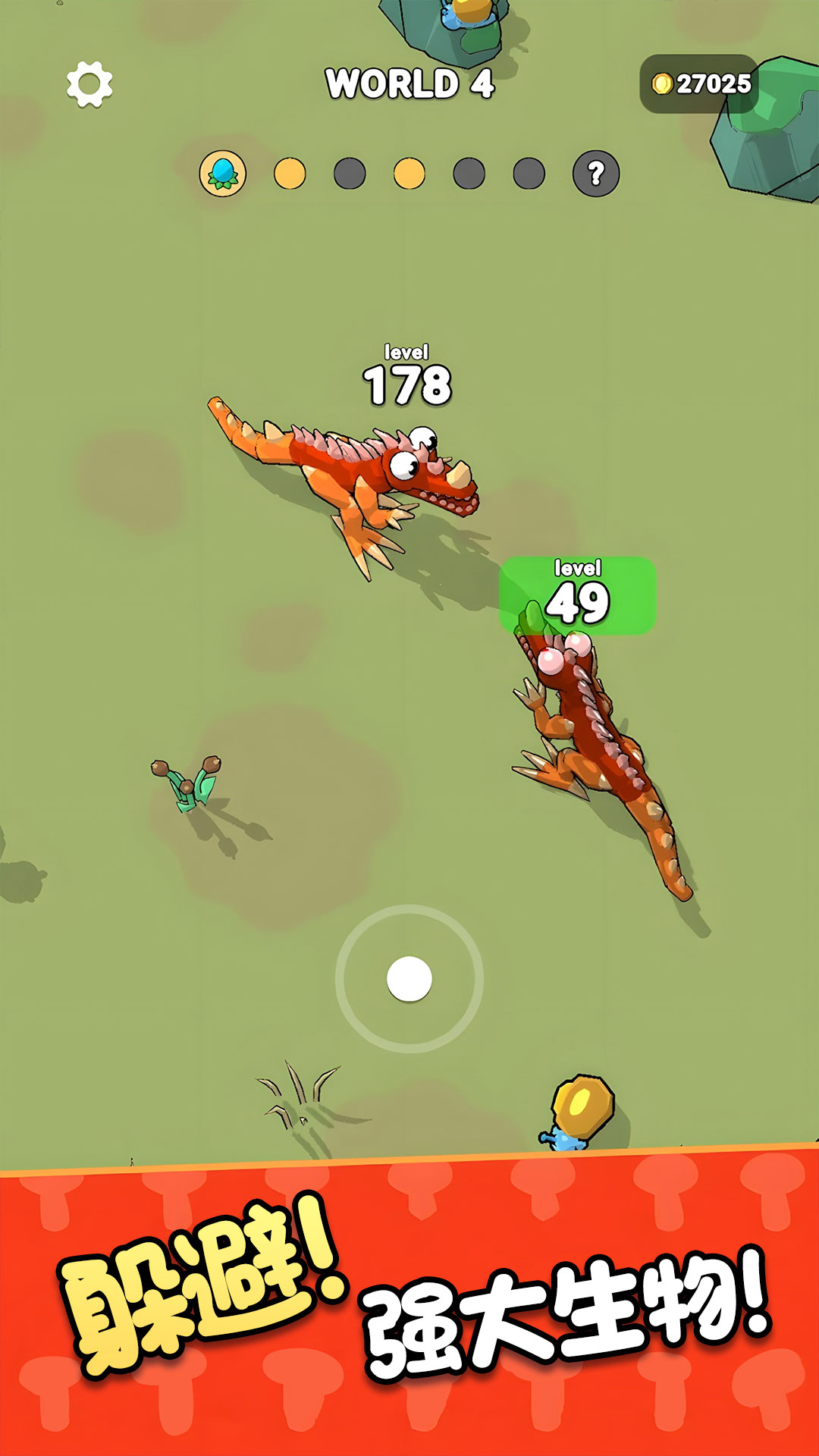Tap the question mark mystery stage
819x1456 pixels.
[596, 174]
